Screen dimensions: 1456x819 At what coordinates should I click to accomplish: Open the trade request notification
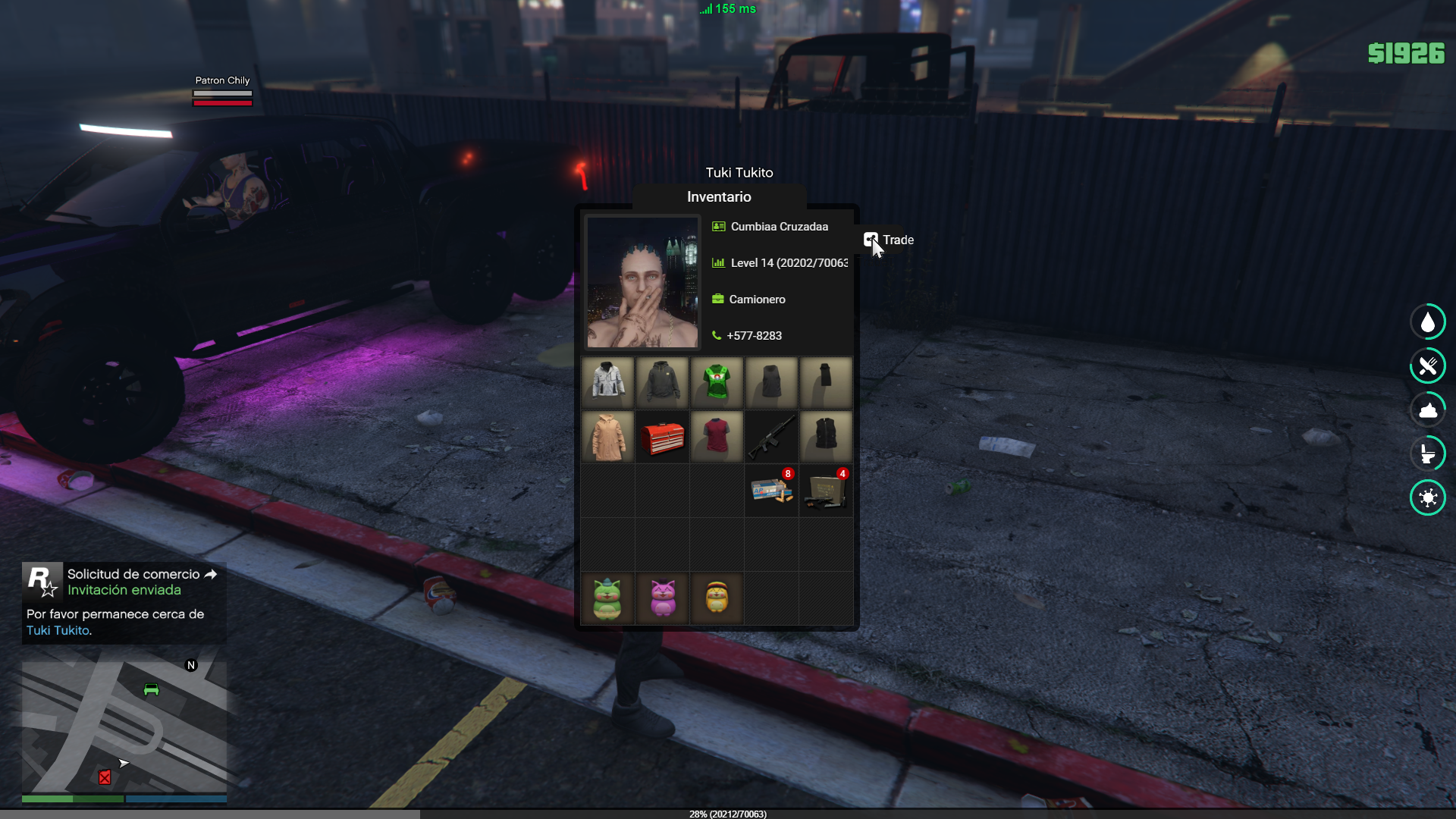point(124,602)
